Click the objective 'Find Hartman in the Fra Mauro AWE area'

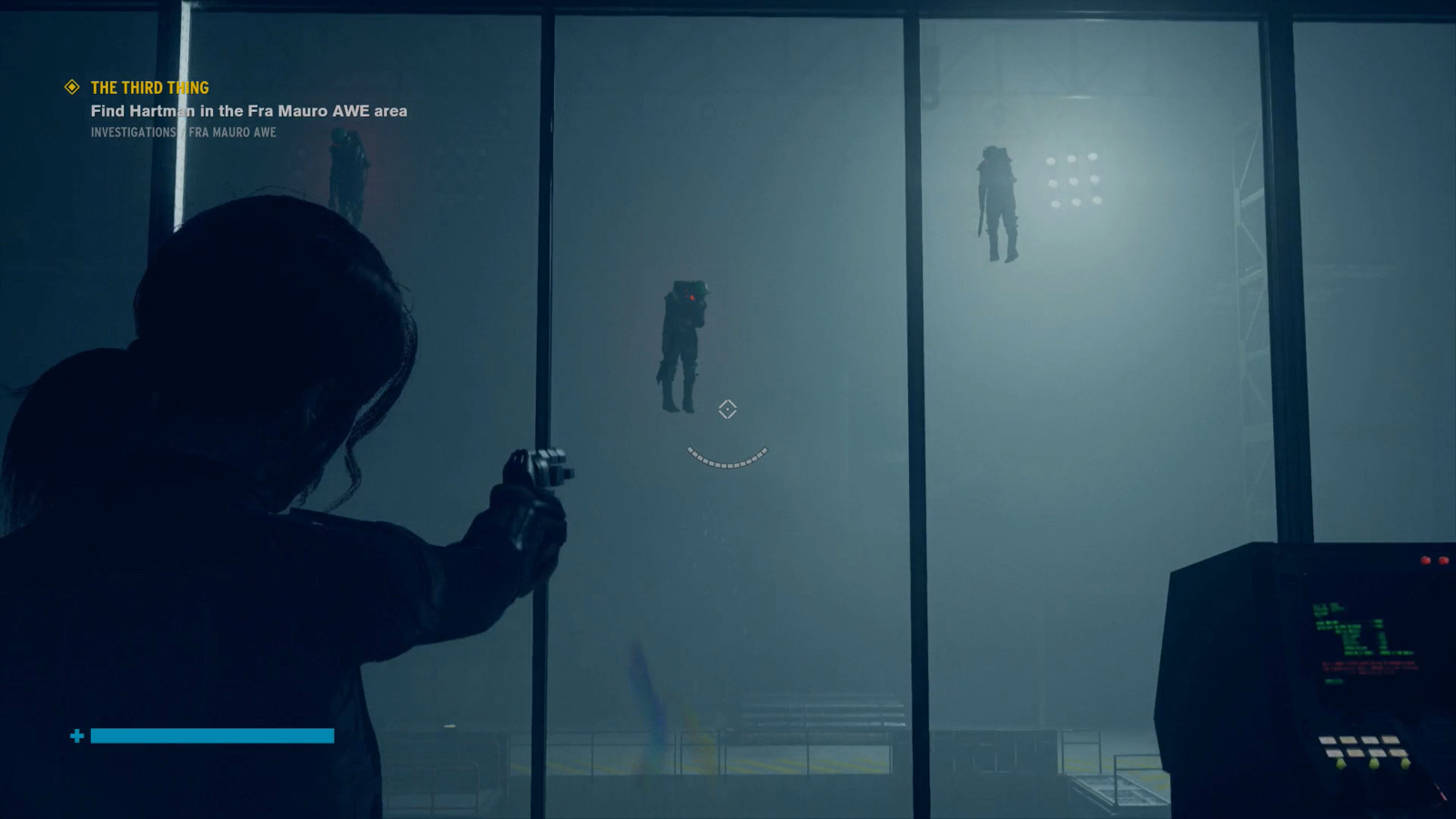pos(248,111)
